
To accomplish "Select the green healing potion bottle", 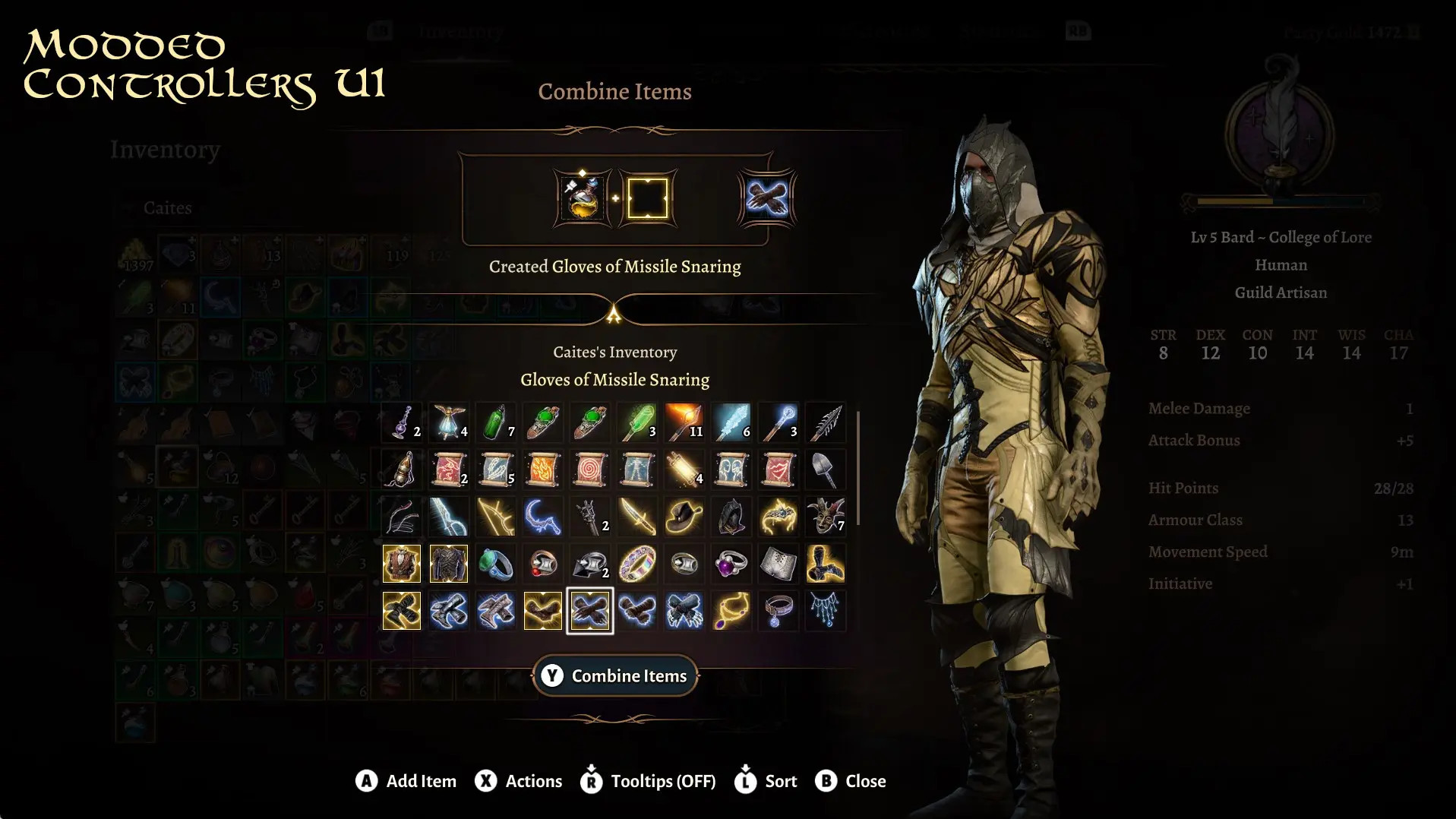I will [496, 423].
